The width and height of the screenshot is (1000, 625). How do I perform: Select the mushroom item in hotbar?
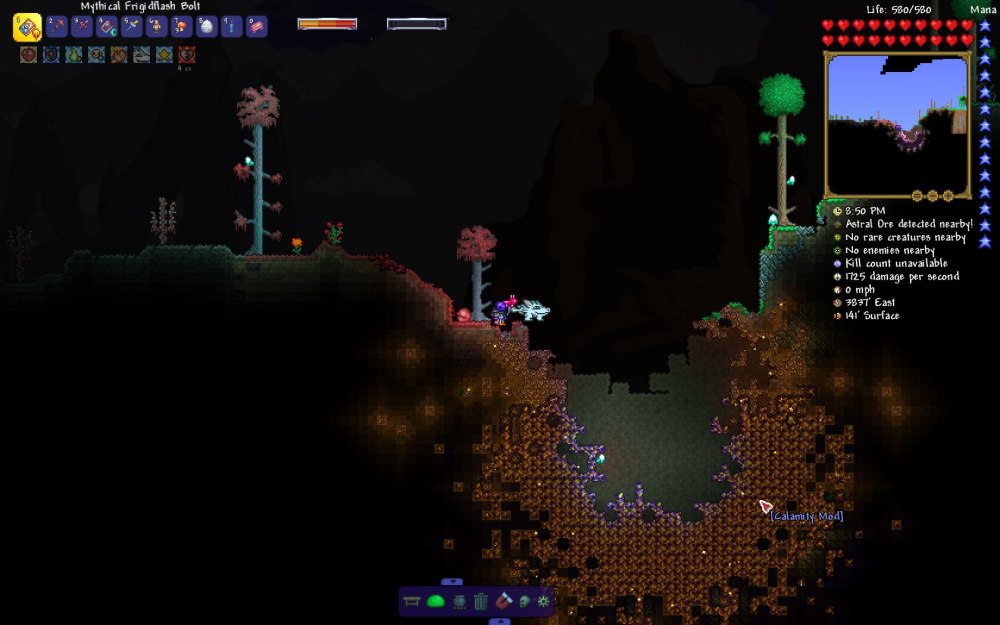point(183,27)
